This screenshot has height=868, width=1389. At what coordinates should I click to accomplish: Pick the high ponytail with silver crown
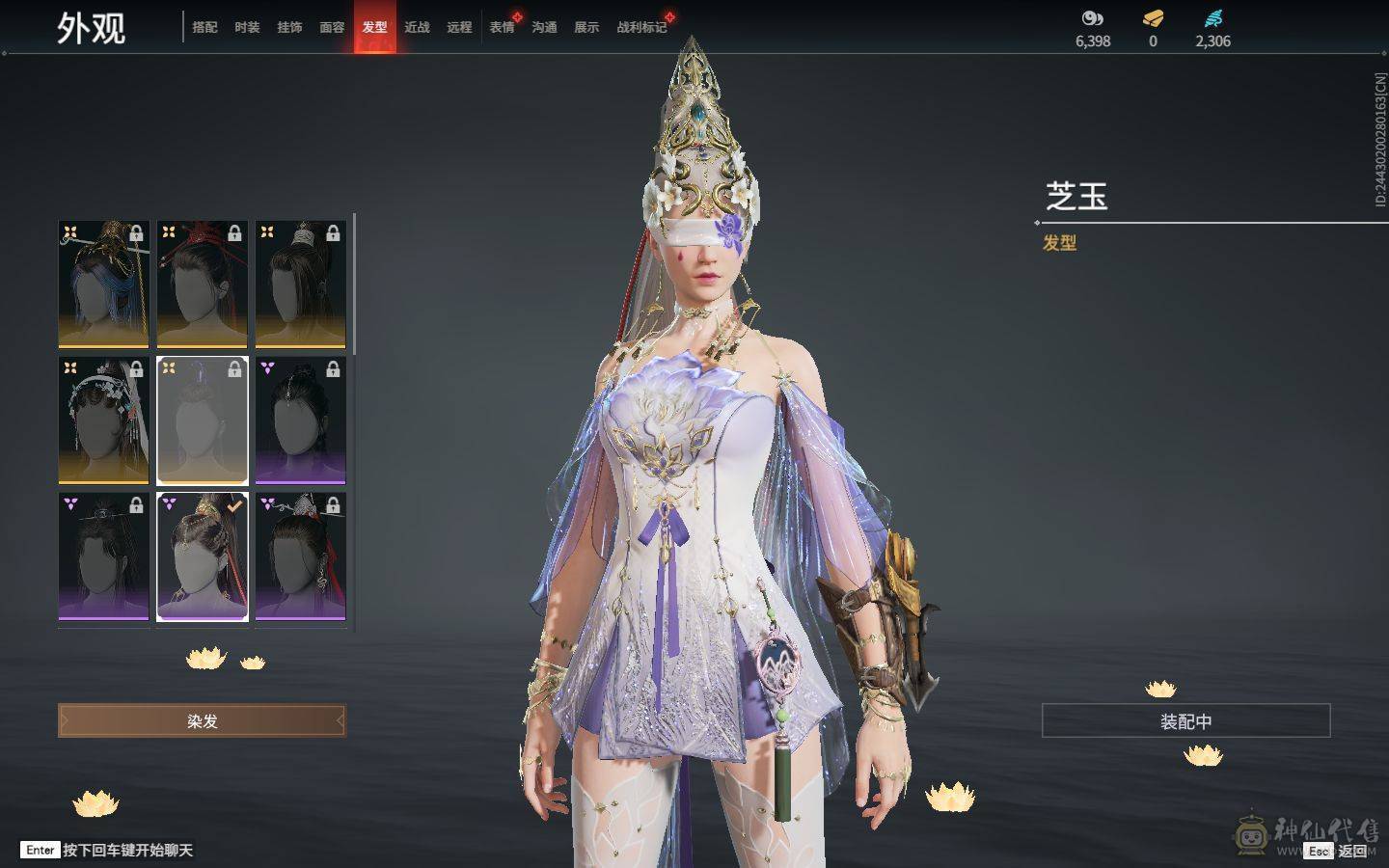click(x=300, y=284)
